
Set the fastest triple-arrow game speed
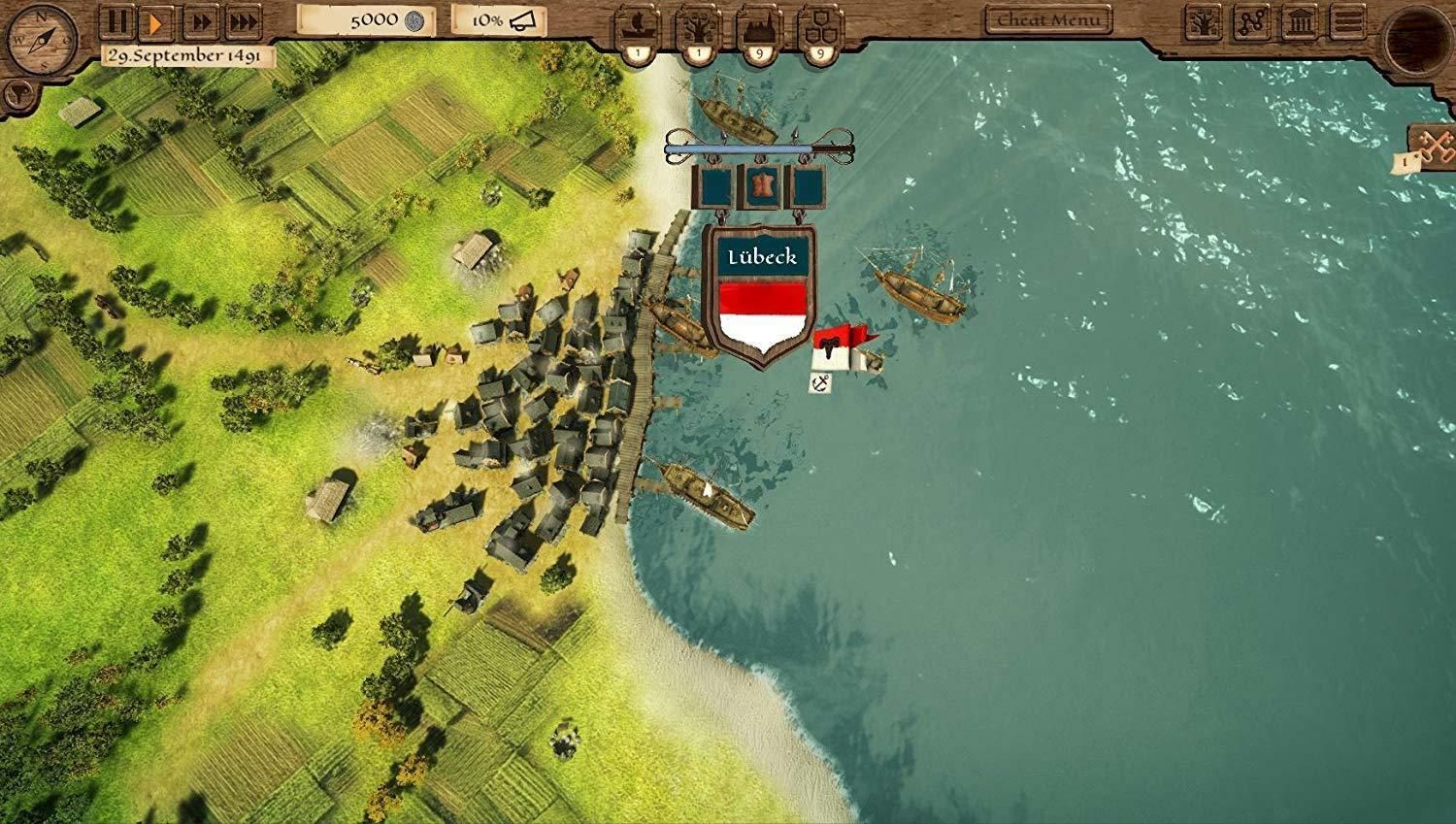pos(244,21)
